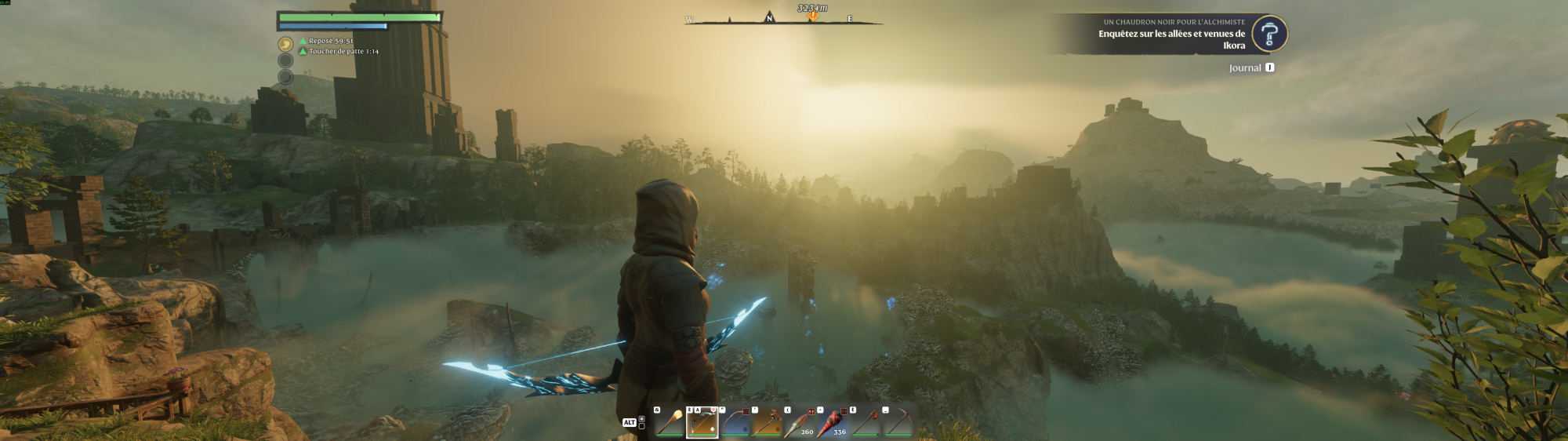Click the yellow active food buff icon
This screenshot has width=1568, height=441.
pos(285,45)
